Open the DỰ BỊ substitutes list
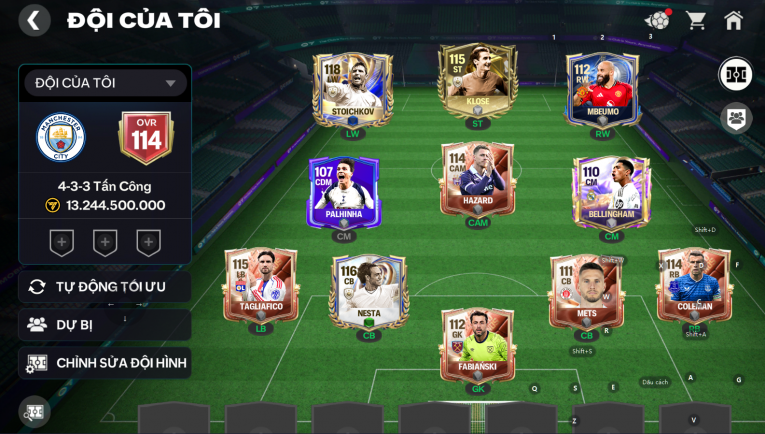The width and height of the screenshot is (765, 434). pyautogui.click(x=105, y=325)
